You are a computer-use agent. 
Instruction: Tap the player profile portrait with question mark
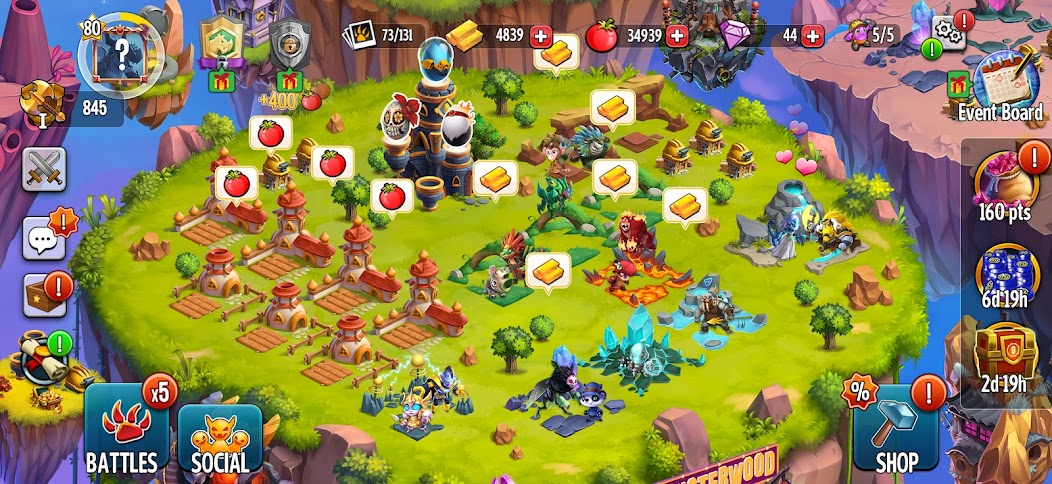[x=120, y=49]
